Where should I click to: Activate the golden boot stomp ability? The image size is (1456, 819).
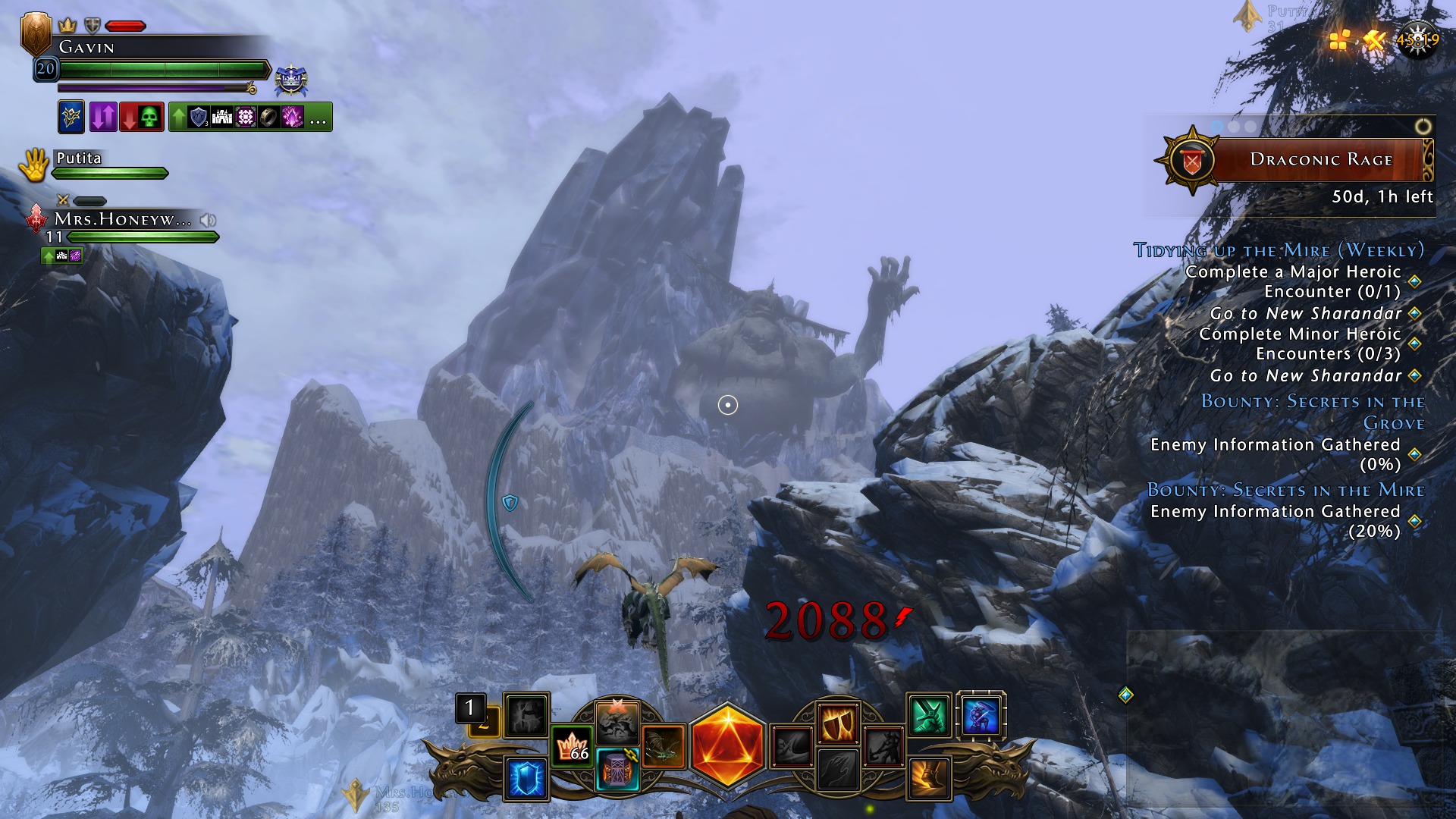(929, 778)
